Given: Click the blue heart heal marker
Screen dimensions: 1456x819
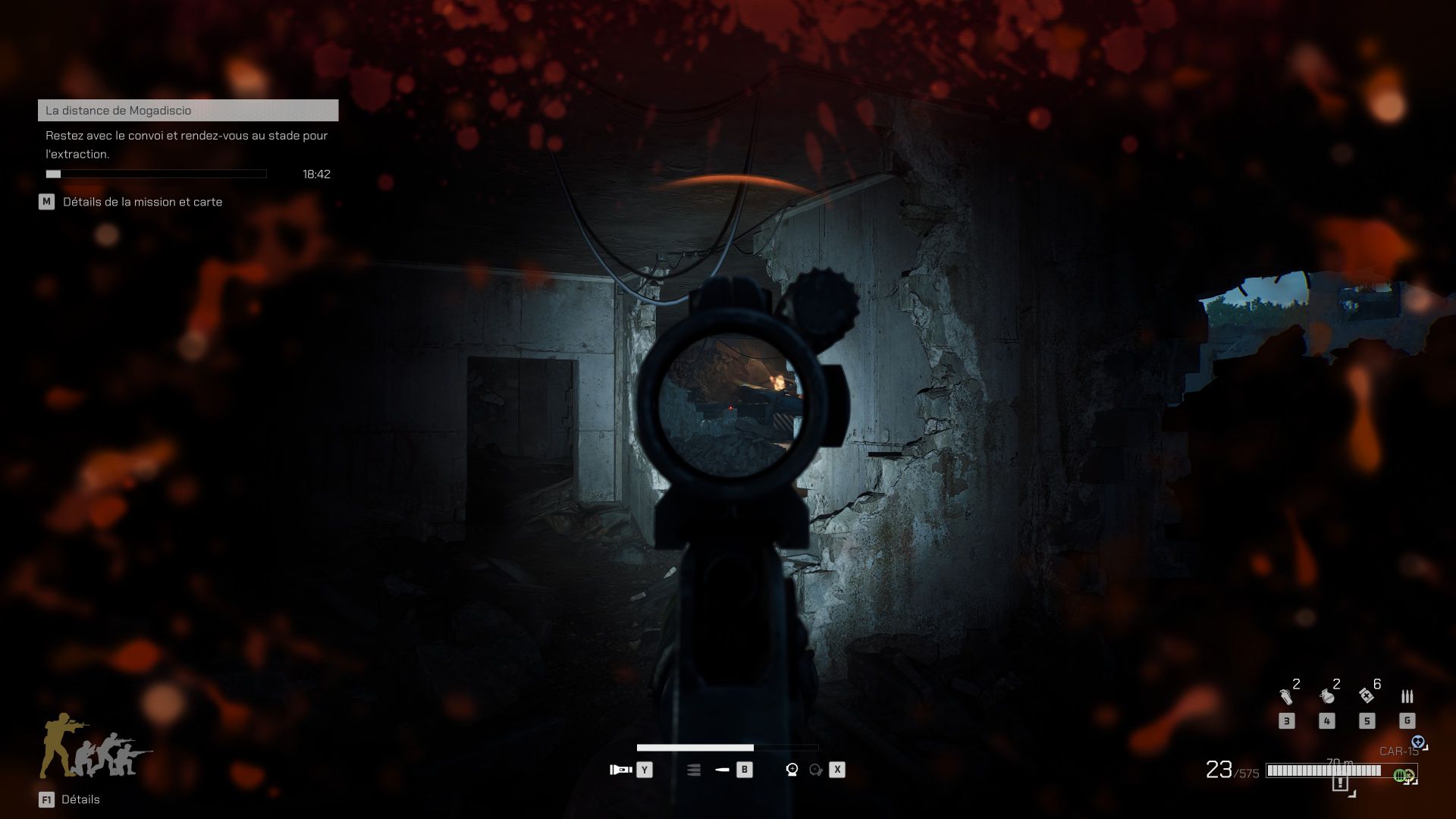Looking at the screenshot, I should click(1417, 742).
